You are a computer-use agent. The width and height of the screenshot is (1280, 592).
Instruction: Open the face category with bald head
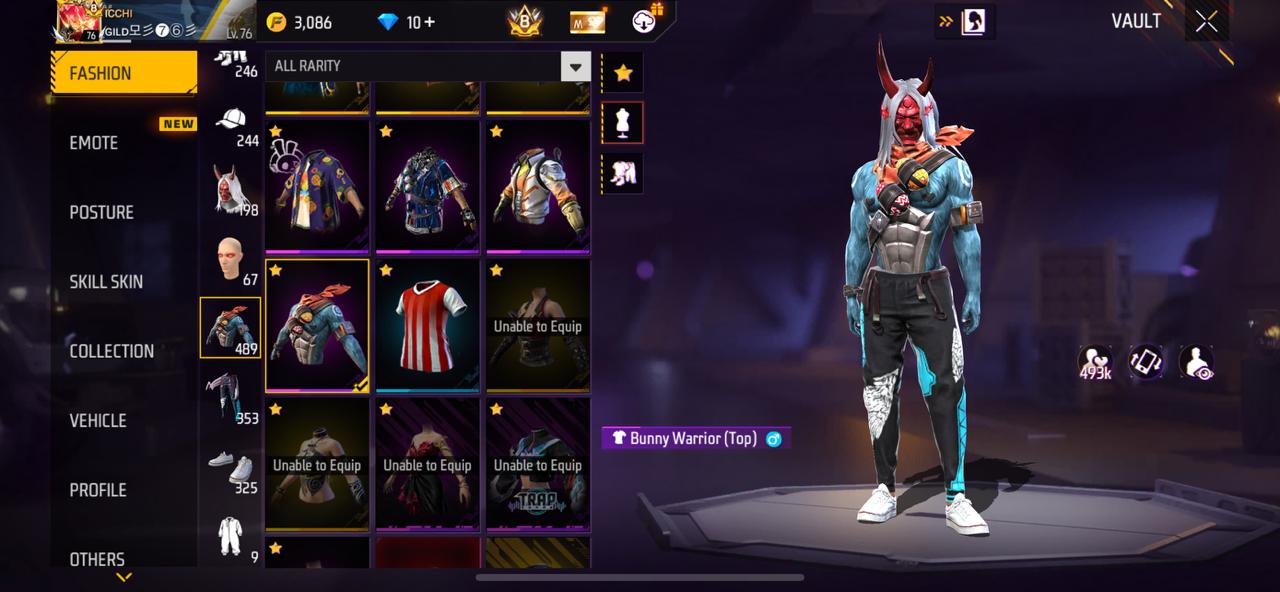(x=231, y=260)
